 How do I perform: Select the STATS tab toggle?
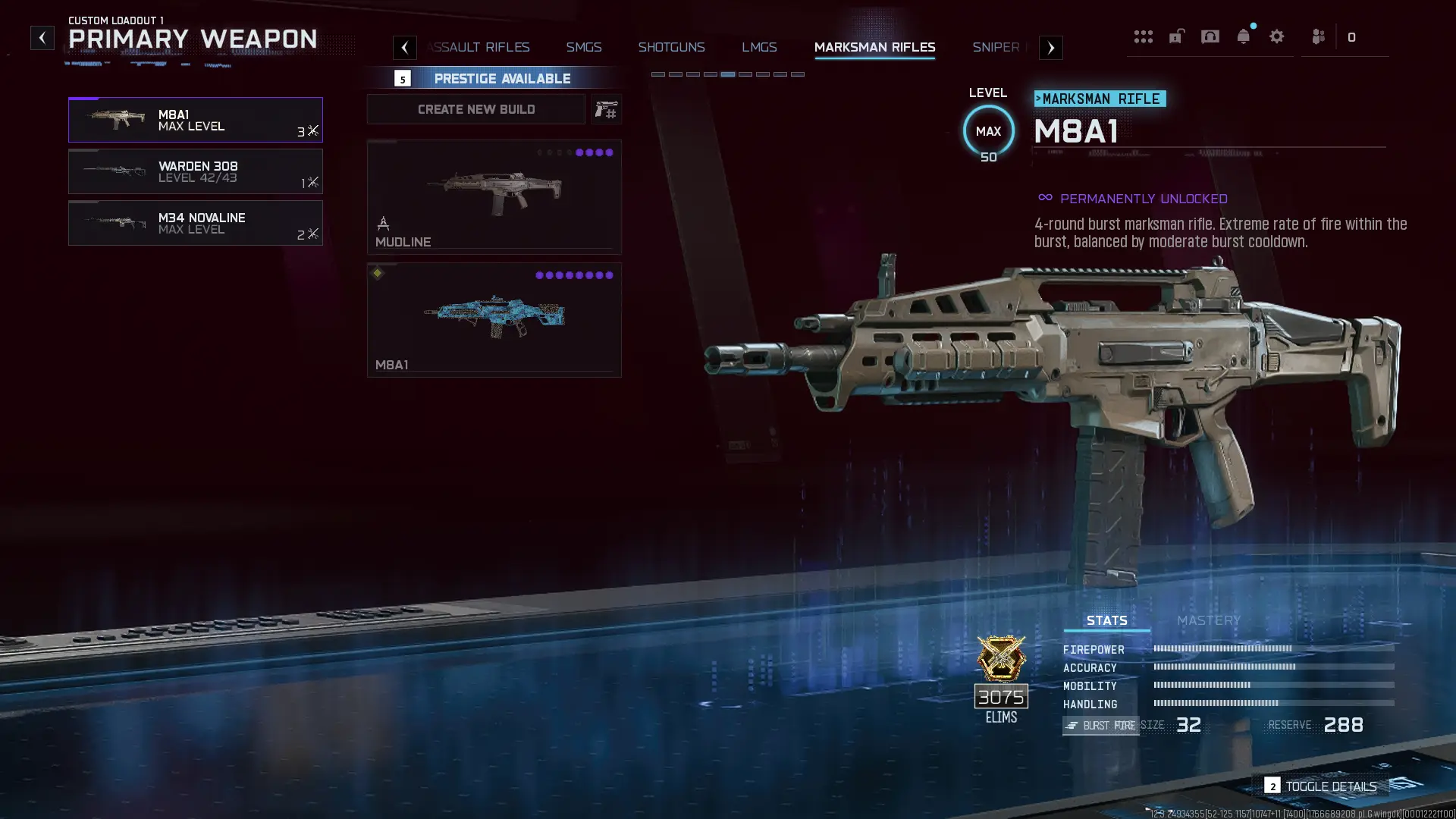(x=1106, y=620)
